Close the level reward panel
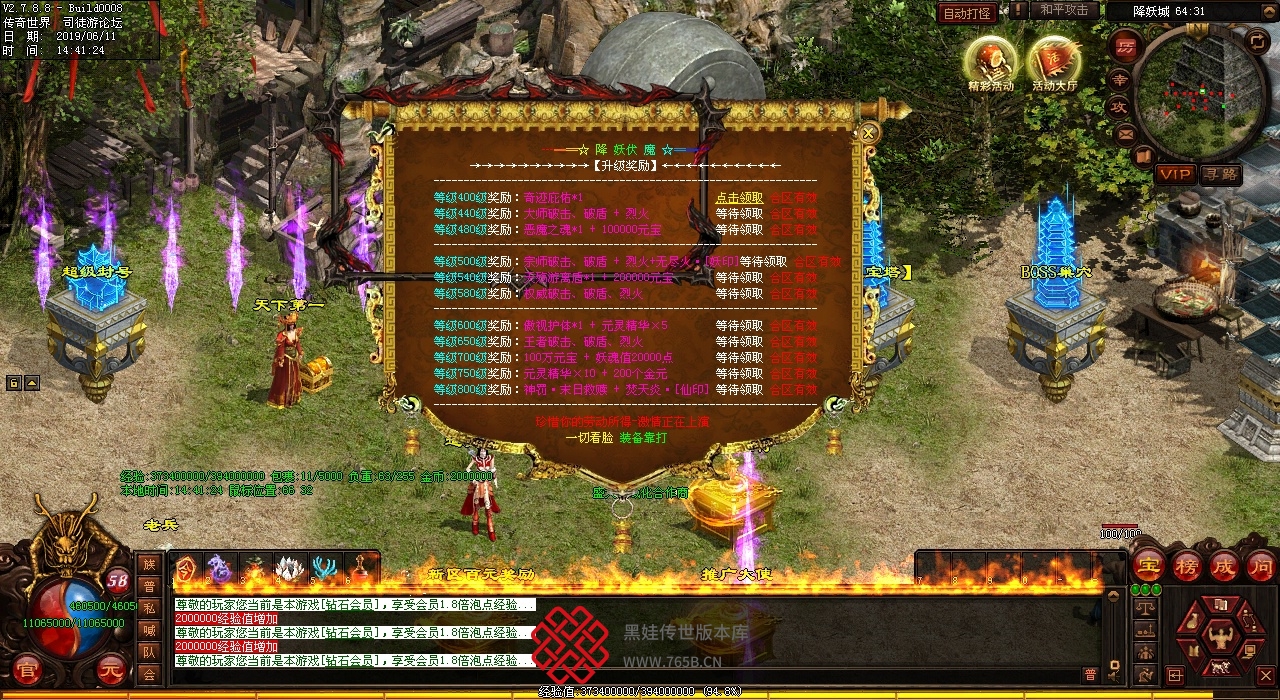This screenshot has width=1280, height=700. [x=870, y=132]
